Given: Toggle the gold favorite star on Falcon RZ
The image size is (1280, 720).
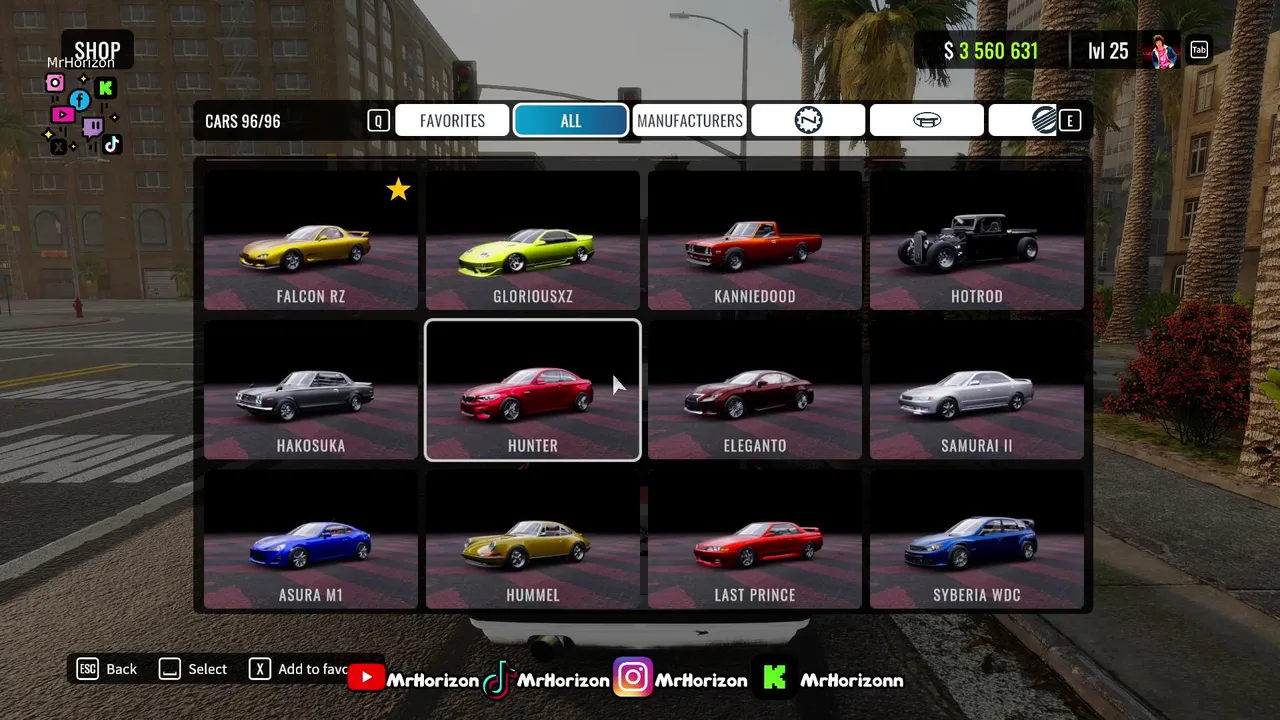Looking at the screenshot, I should (x=398, y=189).
